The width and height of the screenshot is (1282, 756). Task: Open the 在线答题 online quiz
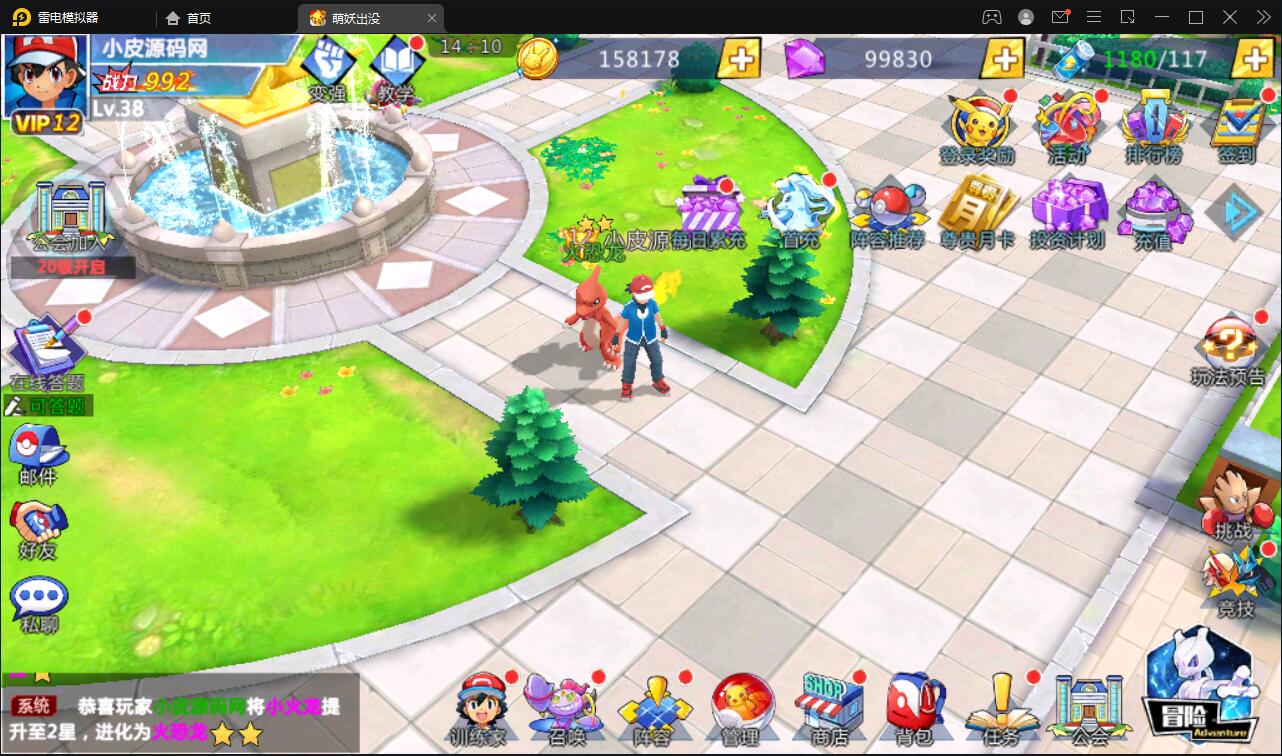(x=46, y=352)
